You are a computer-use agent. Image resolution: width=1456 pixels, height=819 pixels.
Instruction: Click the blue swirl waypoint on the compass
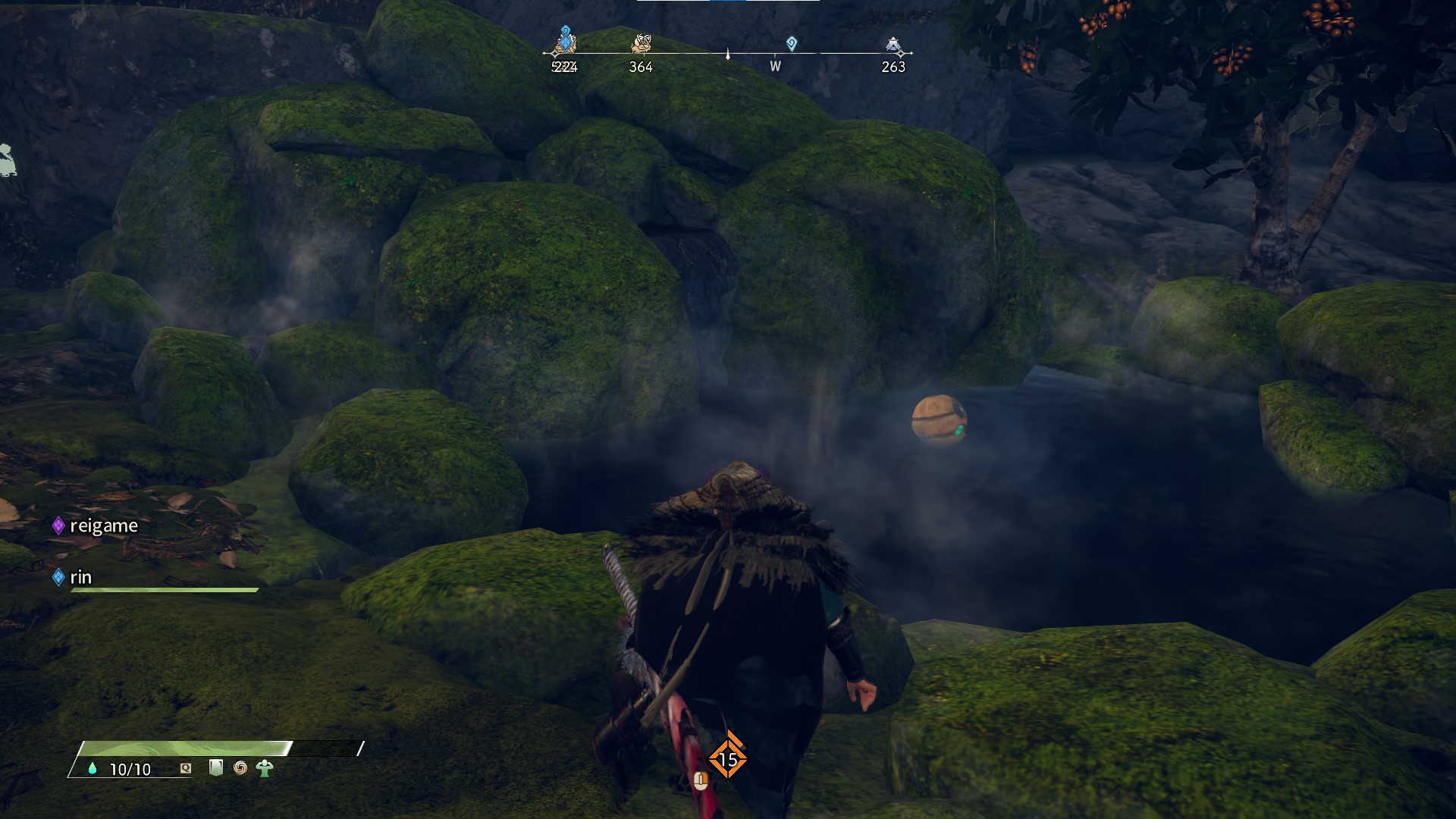click(x=792, y=43)
